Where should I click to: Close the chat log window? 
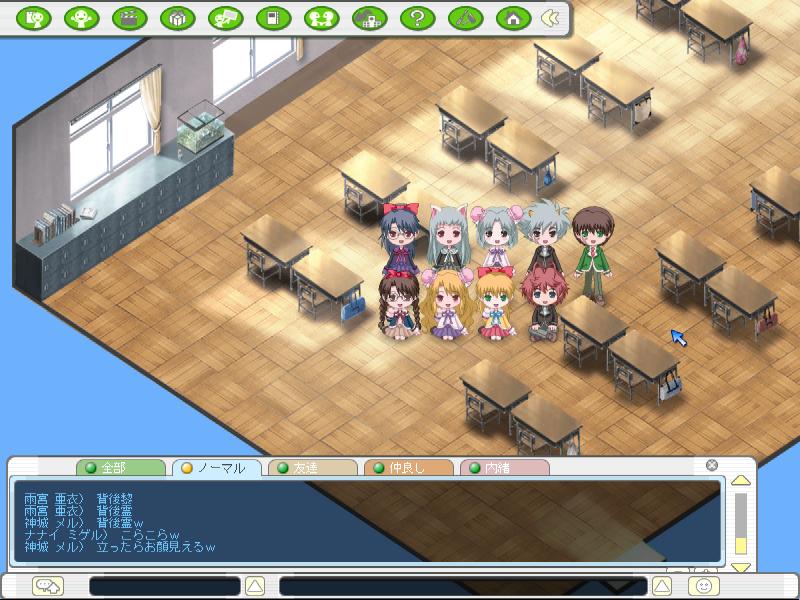tap(712, 465)
